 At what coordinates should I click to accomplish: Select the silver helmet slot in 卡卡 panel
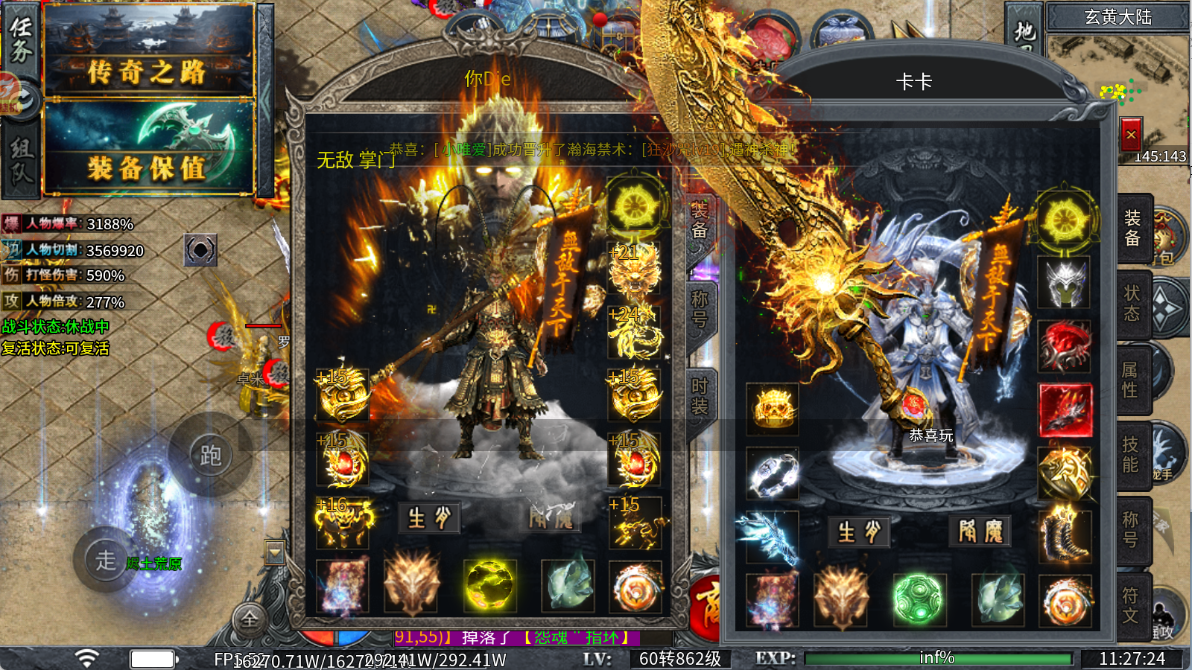1064,282
